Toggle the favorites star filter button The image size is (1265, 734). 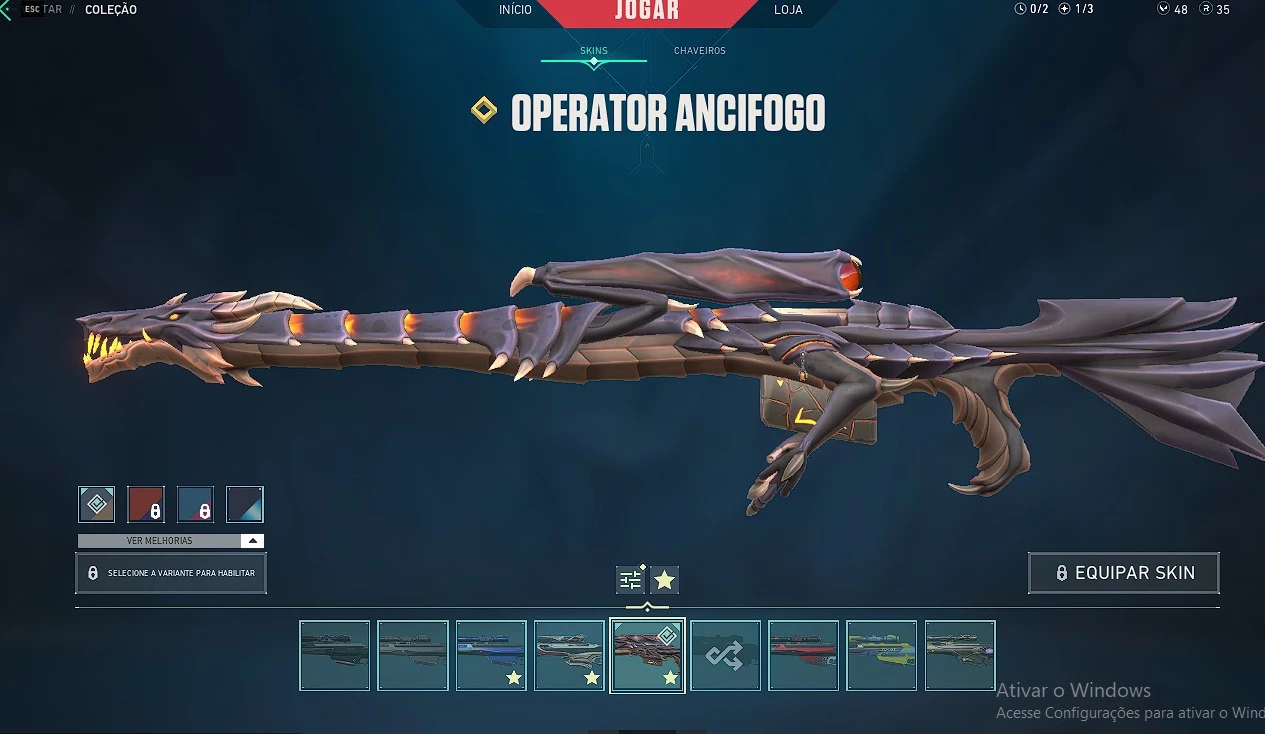pos(664,579)
